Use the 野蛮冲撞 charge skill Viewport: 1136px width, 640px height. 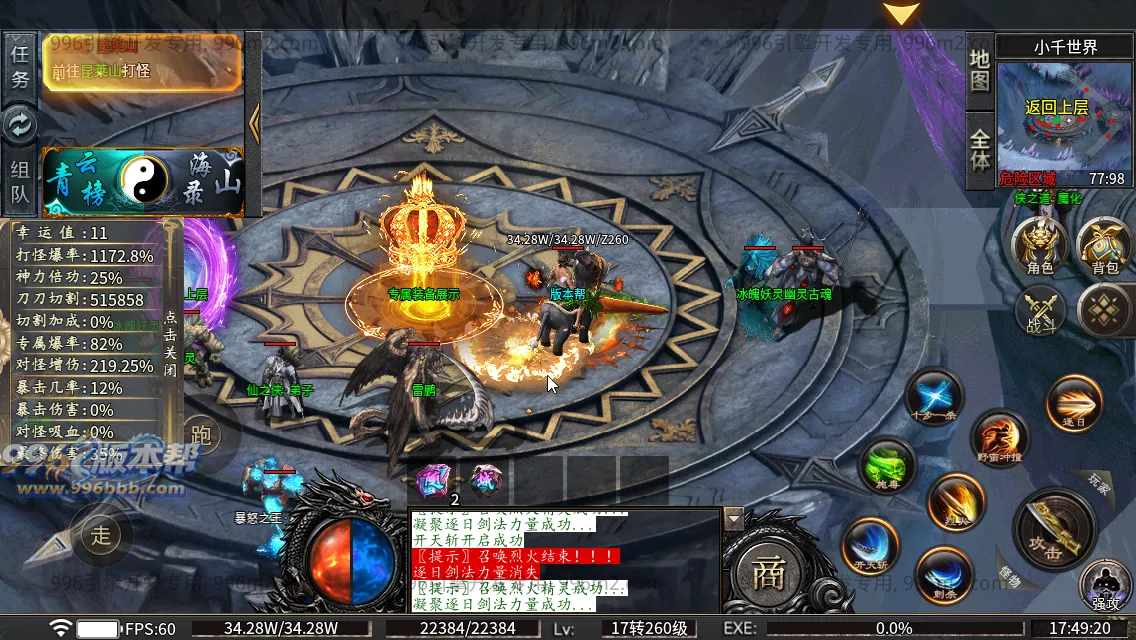[x=998, y=439]
